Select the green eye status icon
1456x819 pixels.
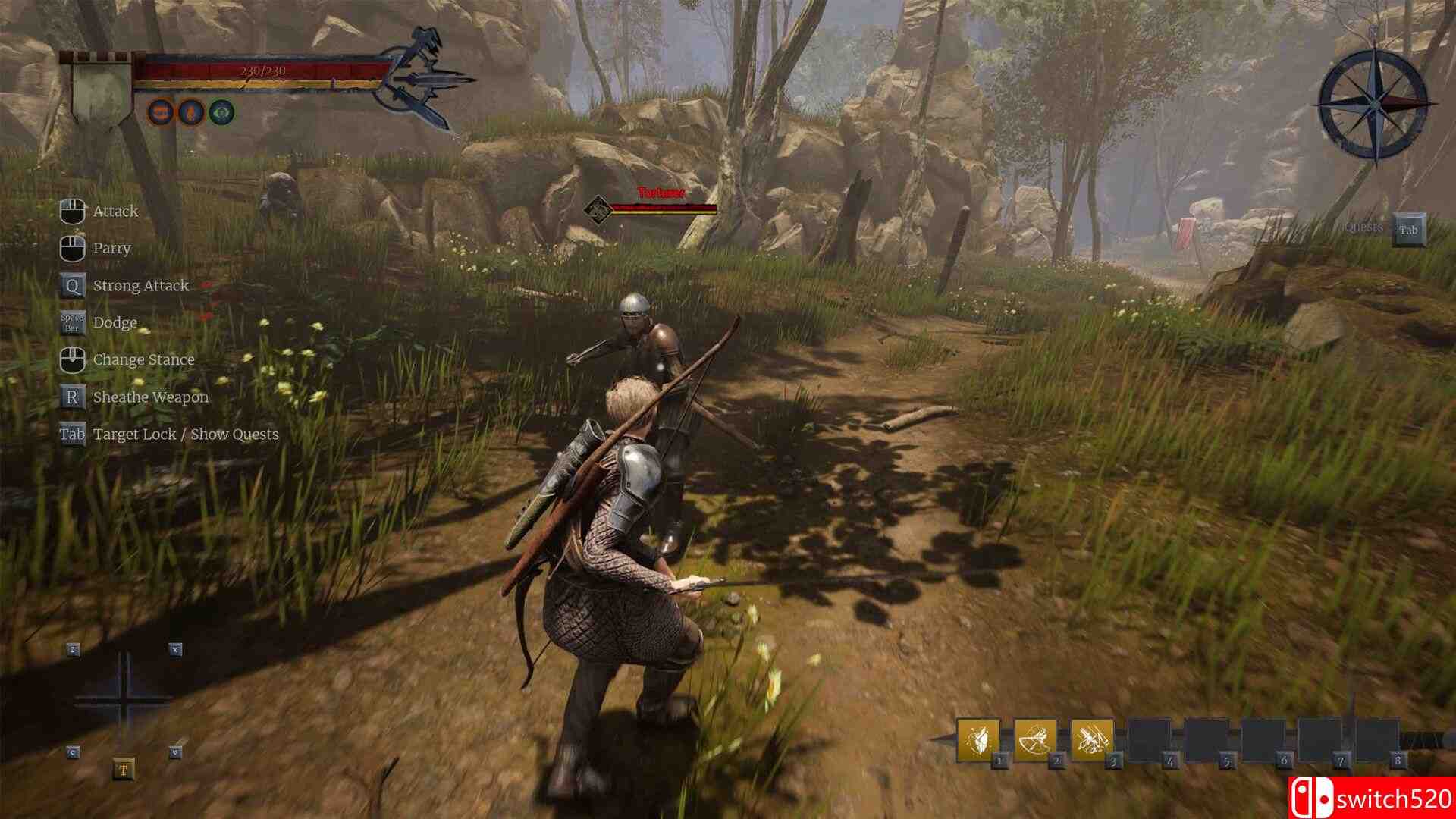click(x=221, y=113)
